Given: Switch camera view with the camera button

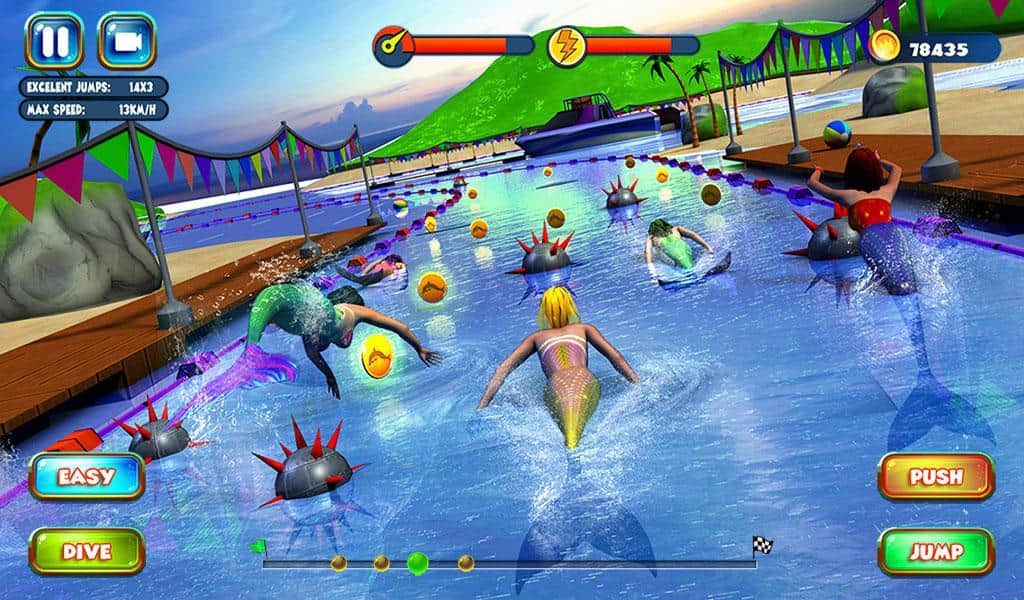Looking at the screenshot, I should (x=126, y=40).
